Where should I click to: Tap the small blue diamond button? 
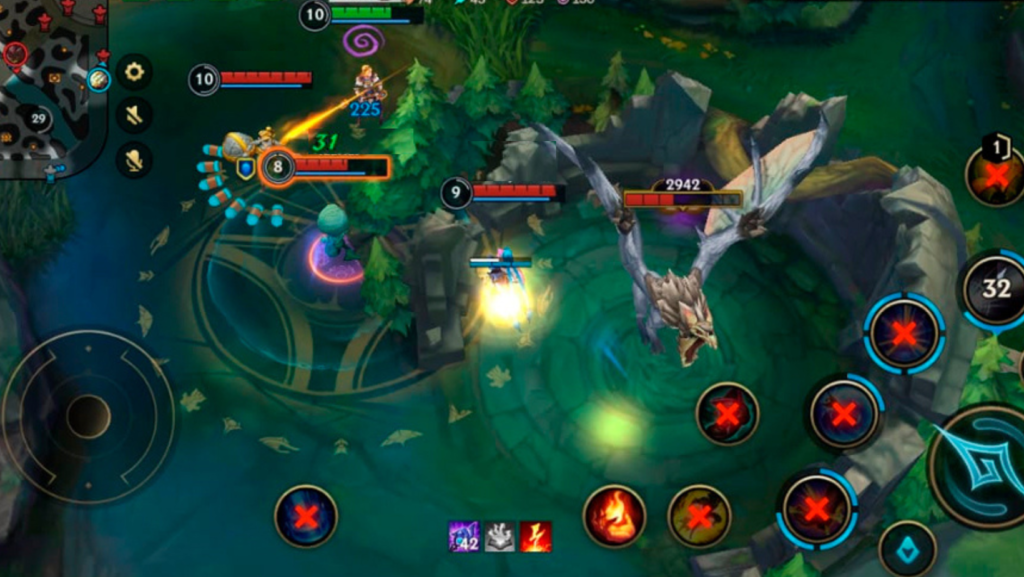point(907,550)
